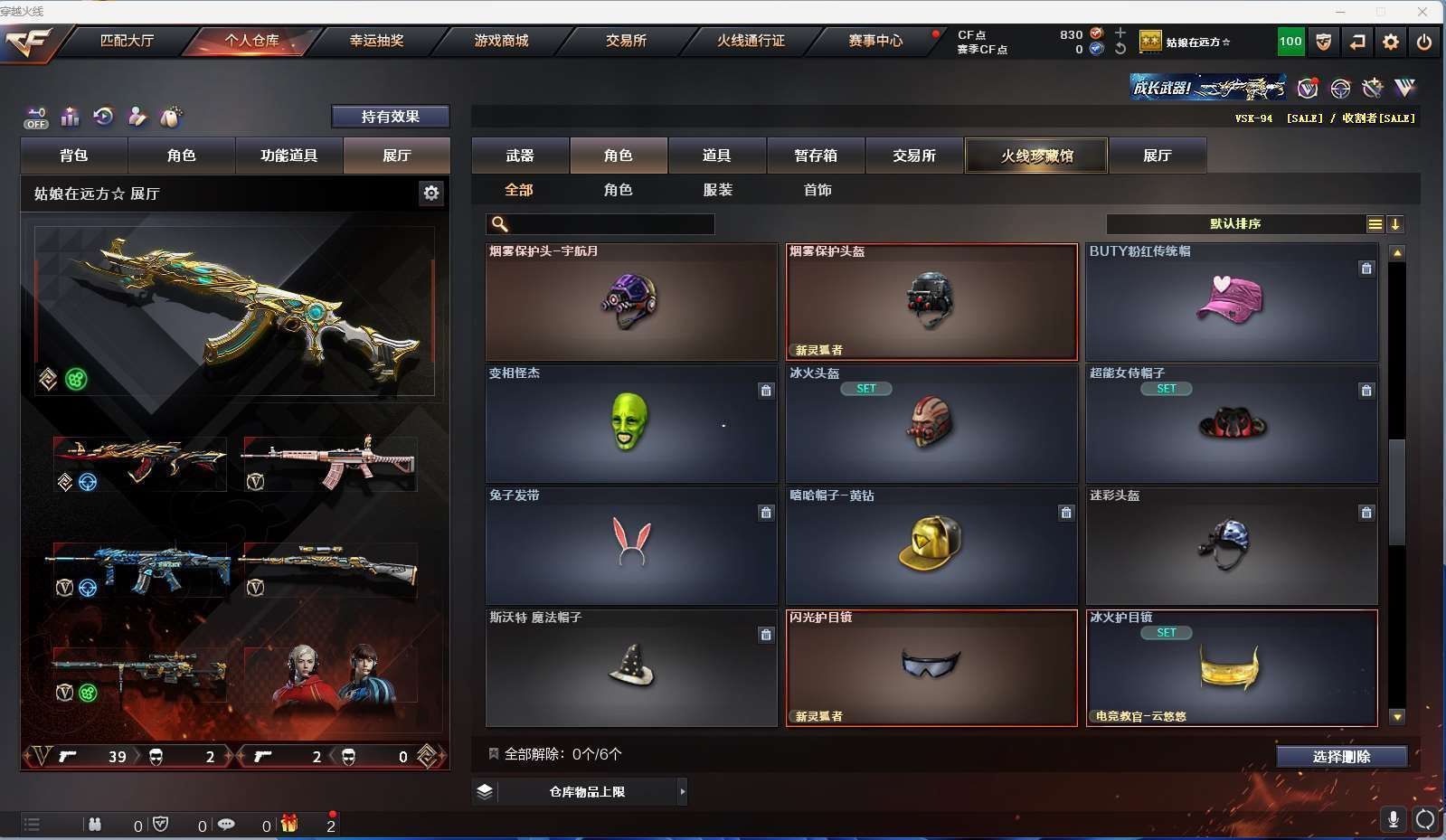Open the 默认排序 sort dropdown
The height and width of the screenshot is (840, 1446).
[1235, 224]
